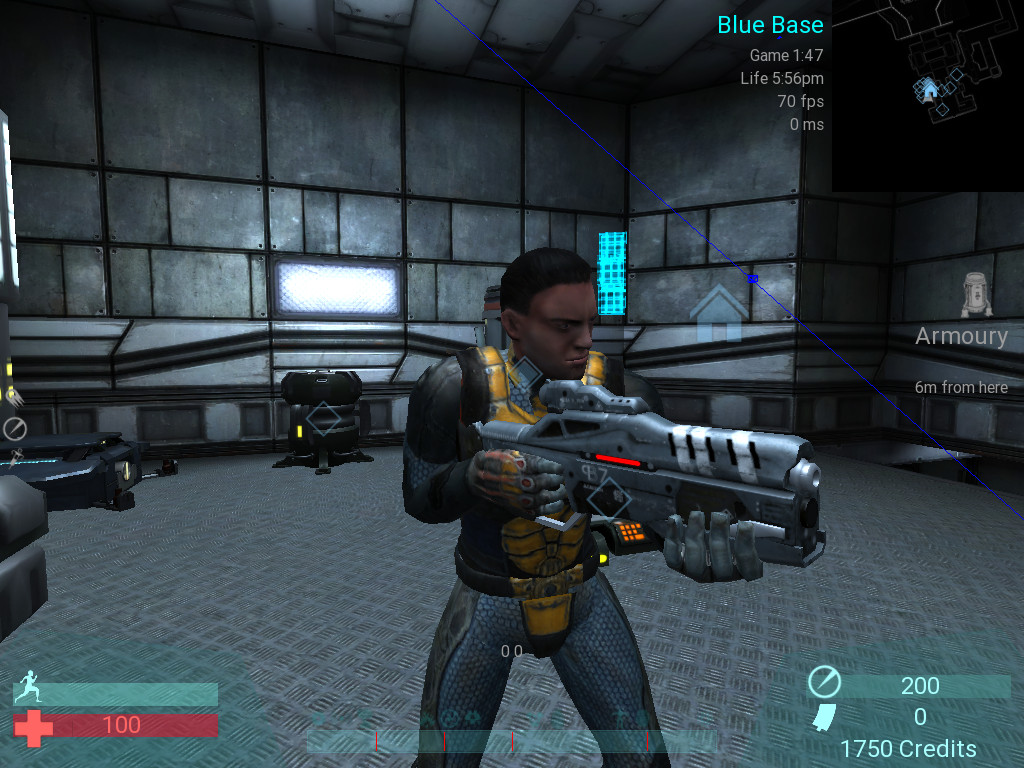1024x768 pixels.
Task: Click the slashed-circle ammo icon beside 200
Action: click(x=825, y=684)
